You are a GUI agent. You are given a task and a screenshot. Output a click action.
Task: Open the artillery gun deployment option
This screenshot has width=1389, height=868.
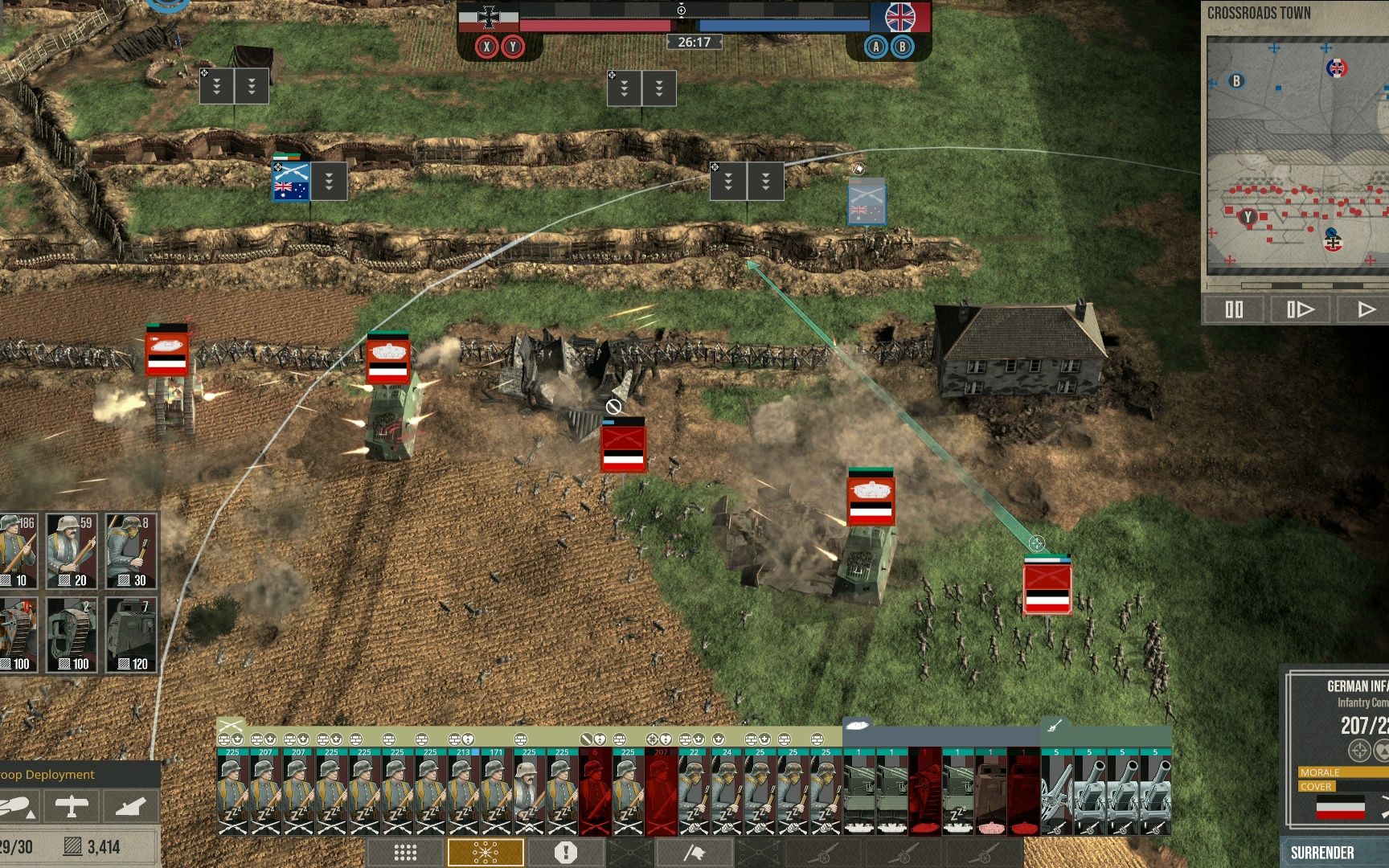130,806
